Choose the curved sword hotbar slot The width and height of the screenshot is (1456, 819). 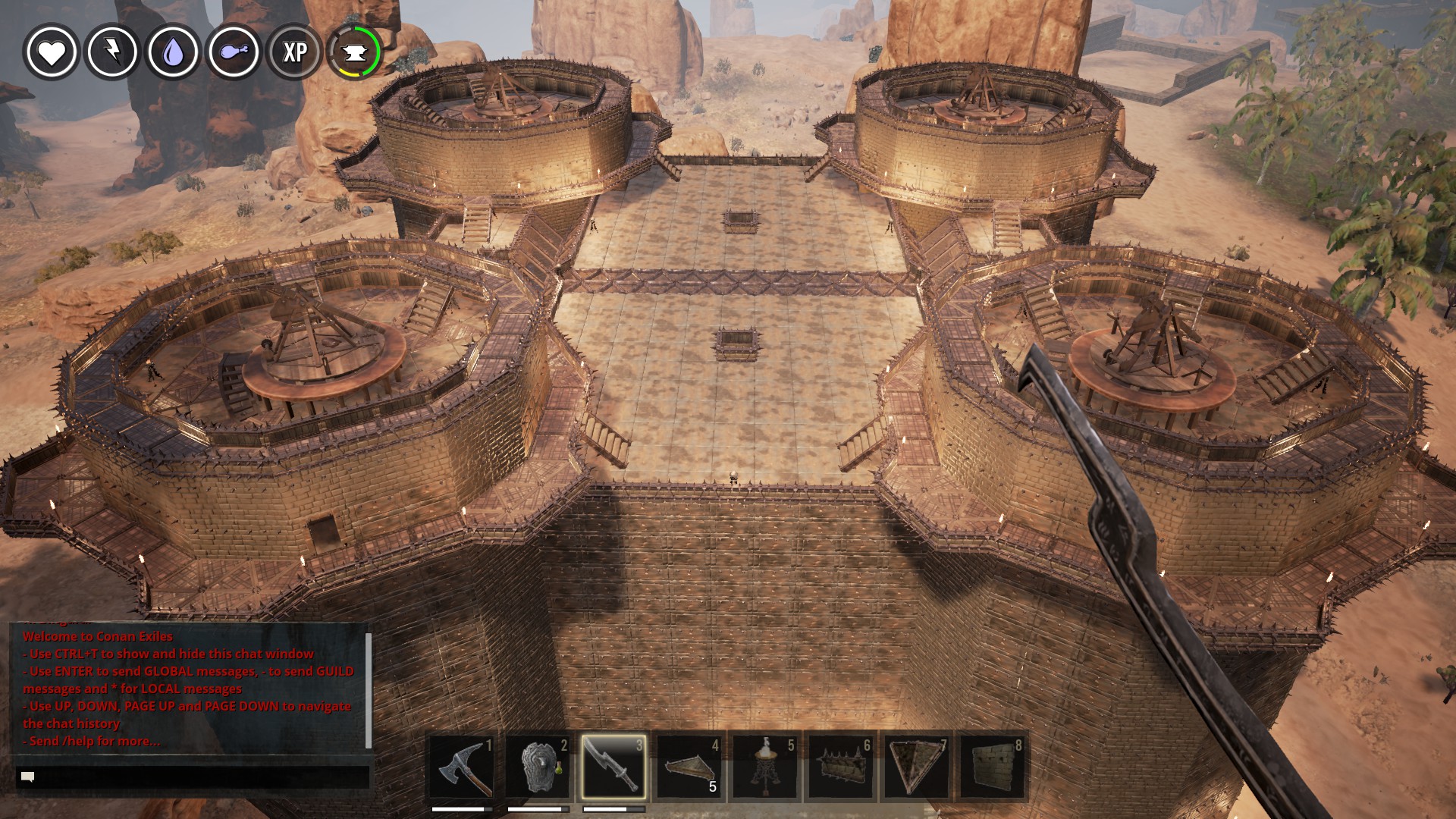click(x=613, y=767)
